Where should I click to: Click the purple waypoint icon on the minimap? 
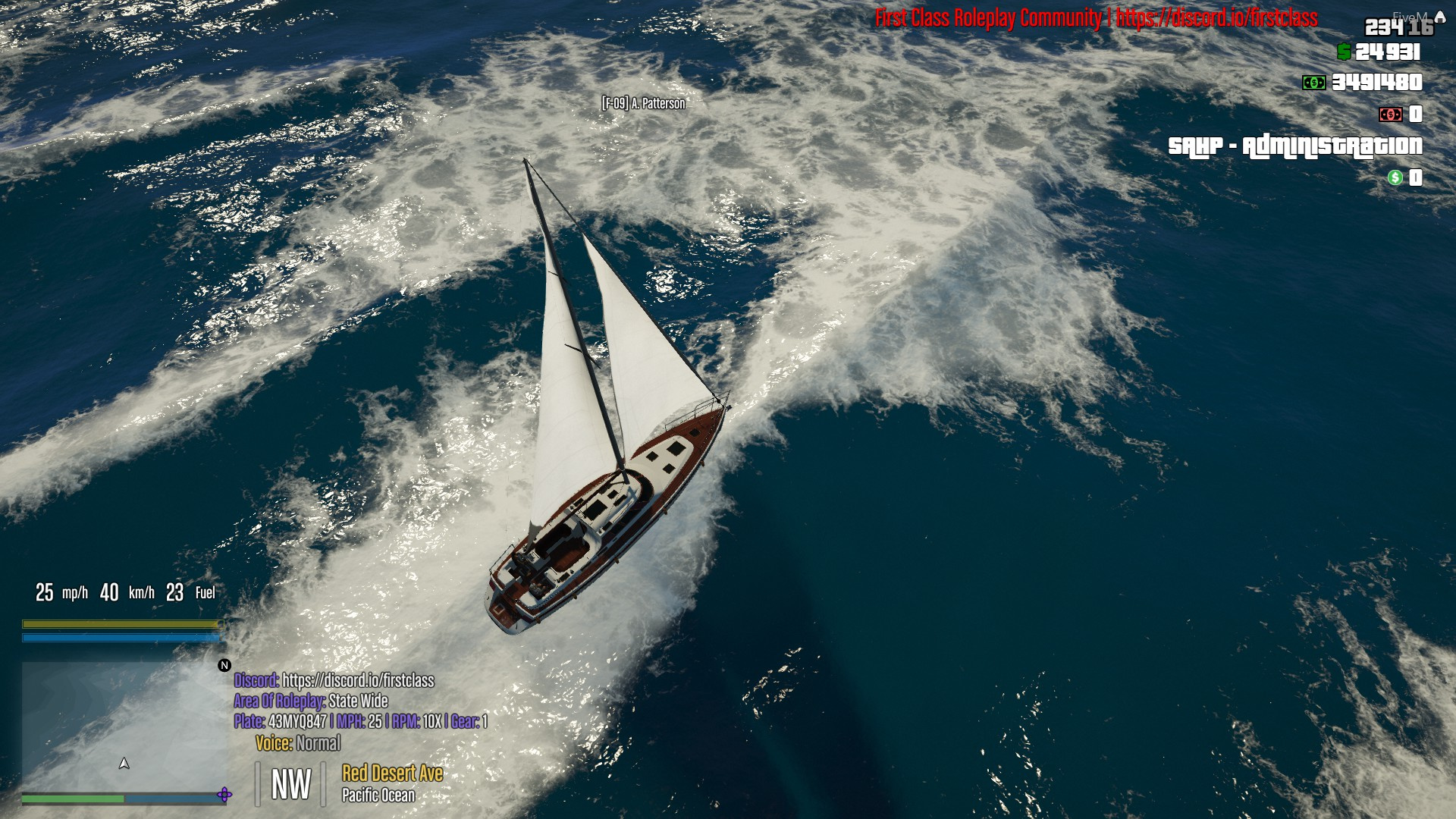pos(224,795)
